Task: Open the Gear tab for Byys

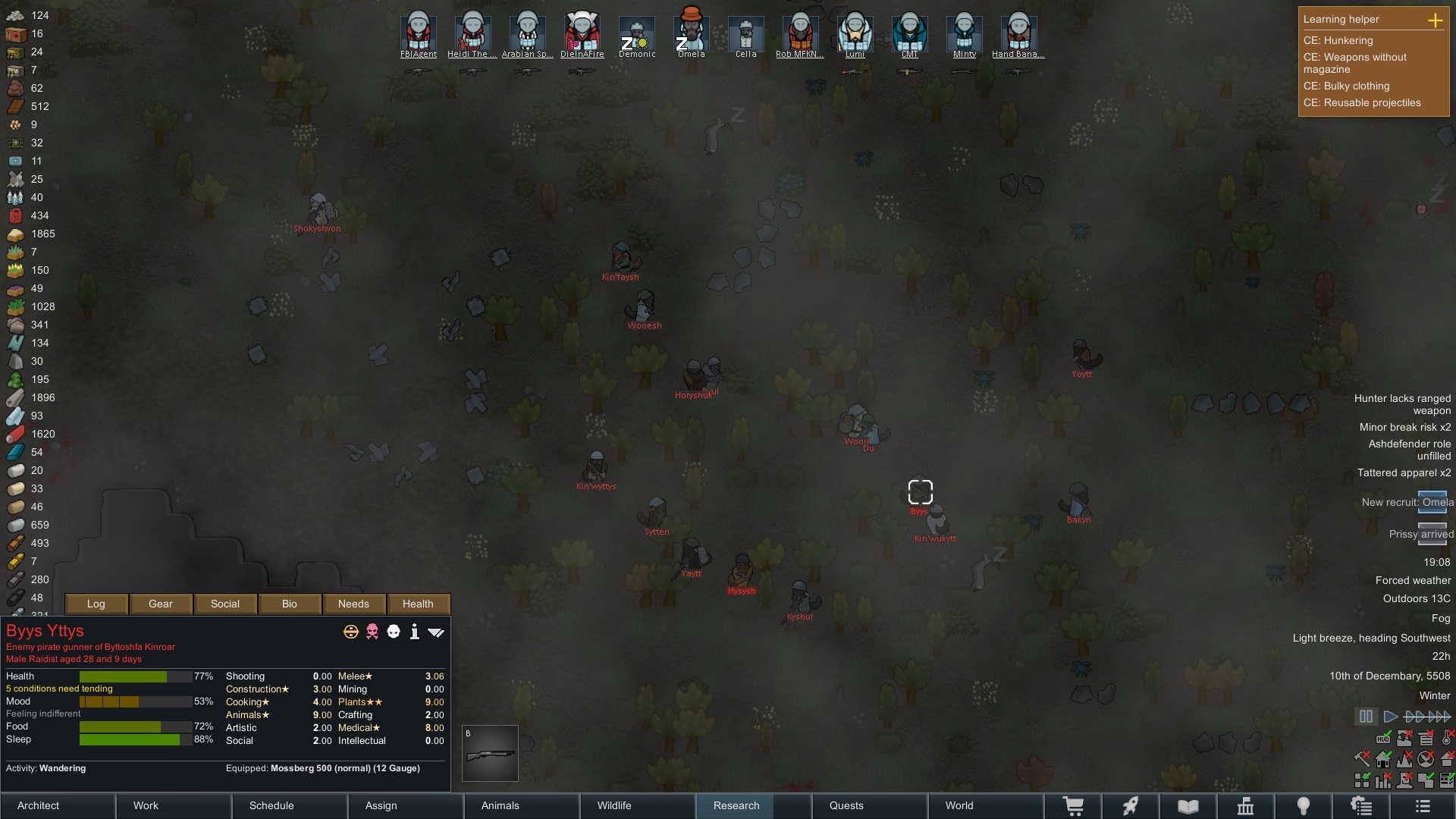Action: [161, 604]
